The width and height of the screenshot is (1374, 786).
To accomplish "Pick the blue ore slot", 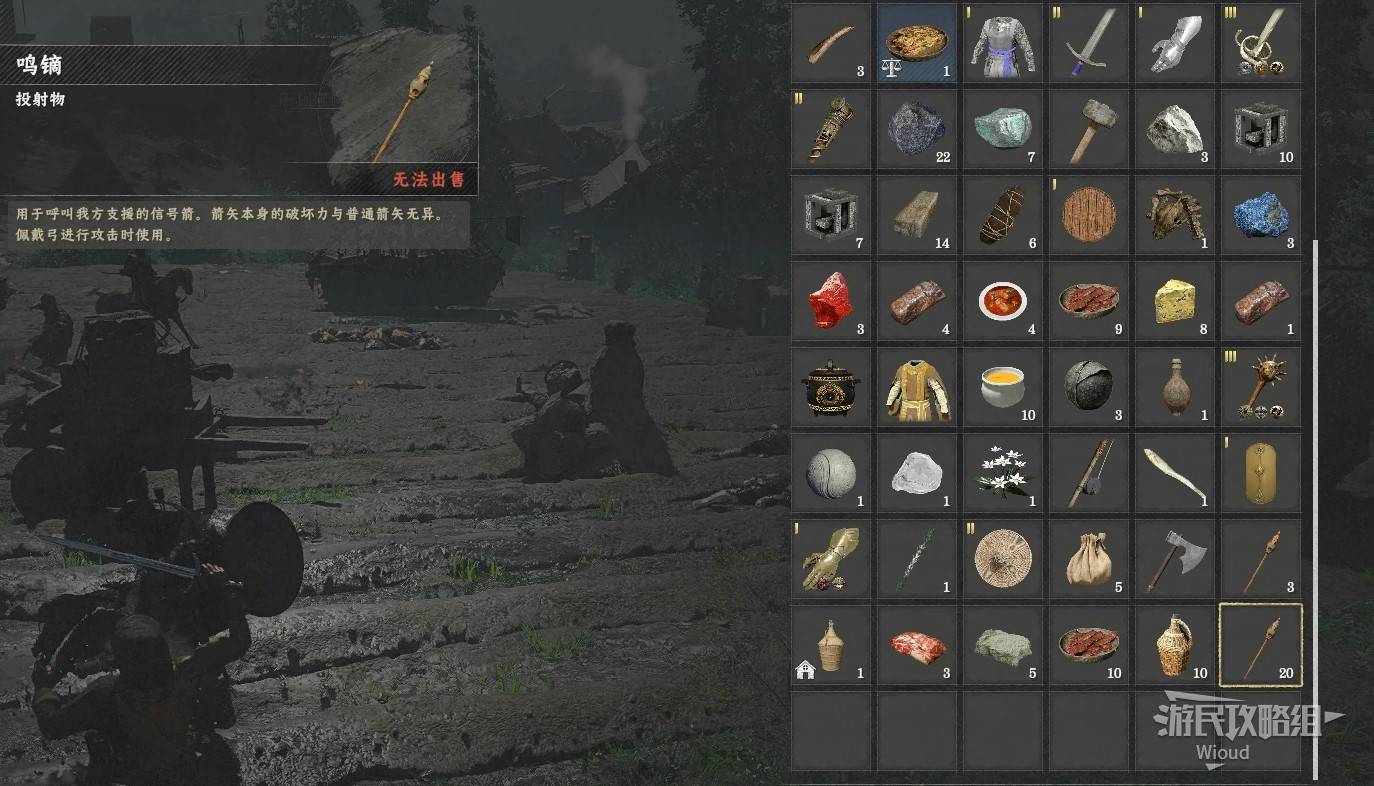I will pos(1261,215).
